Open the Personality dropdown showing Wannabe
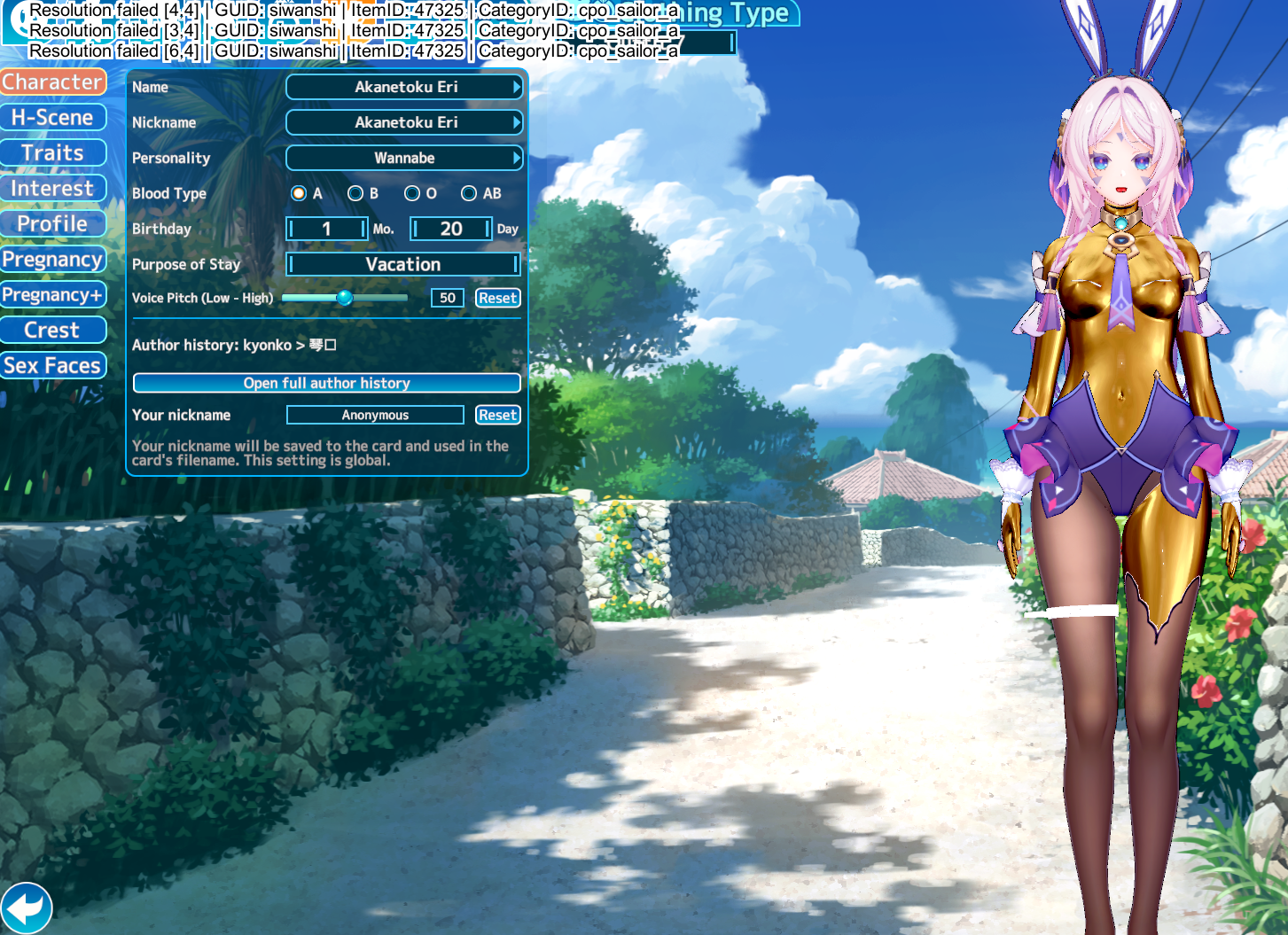 pos(404,158)
